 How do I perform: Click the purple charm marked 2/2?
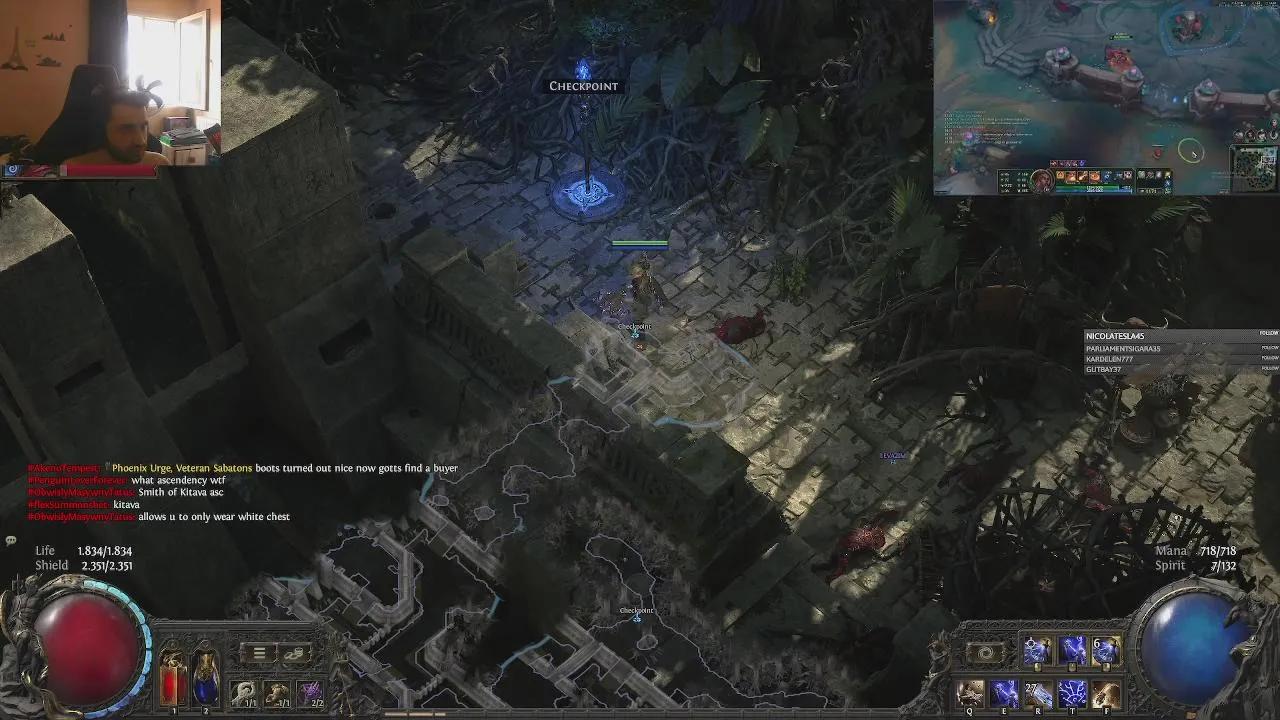(x=311, y=693)
